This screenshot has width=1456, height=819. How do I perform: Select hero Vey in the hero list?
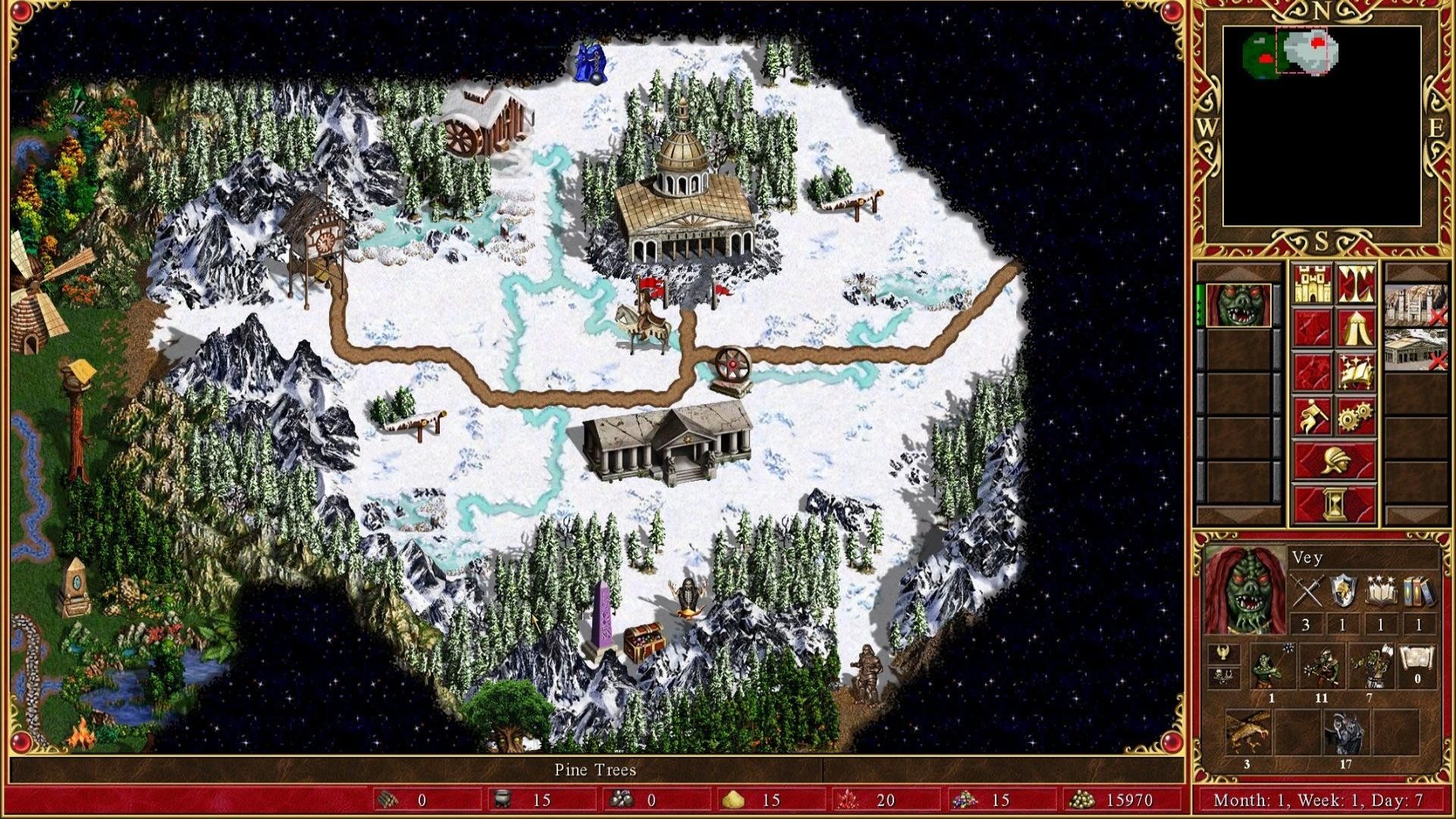tap(1238, 306)
